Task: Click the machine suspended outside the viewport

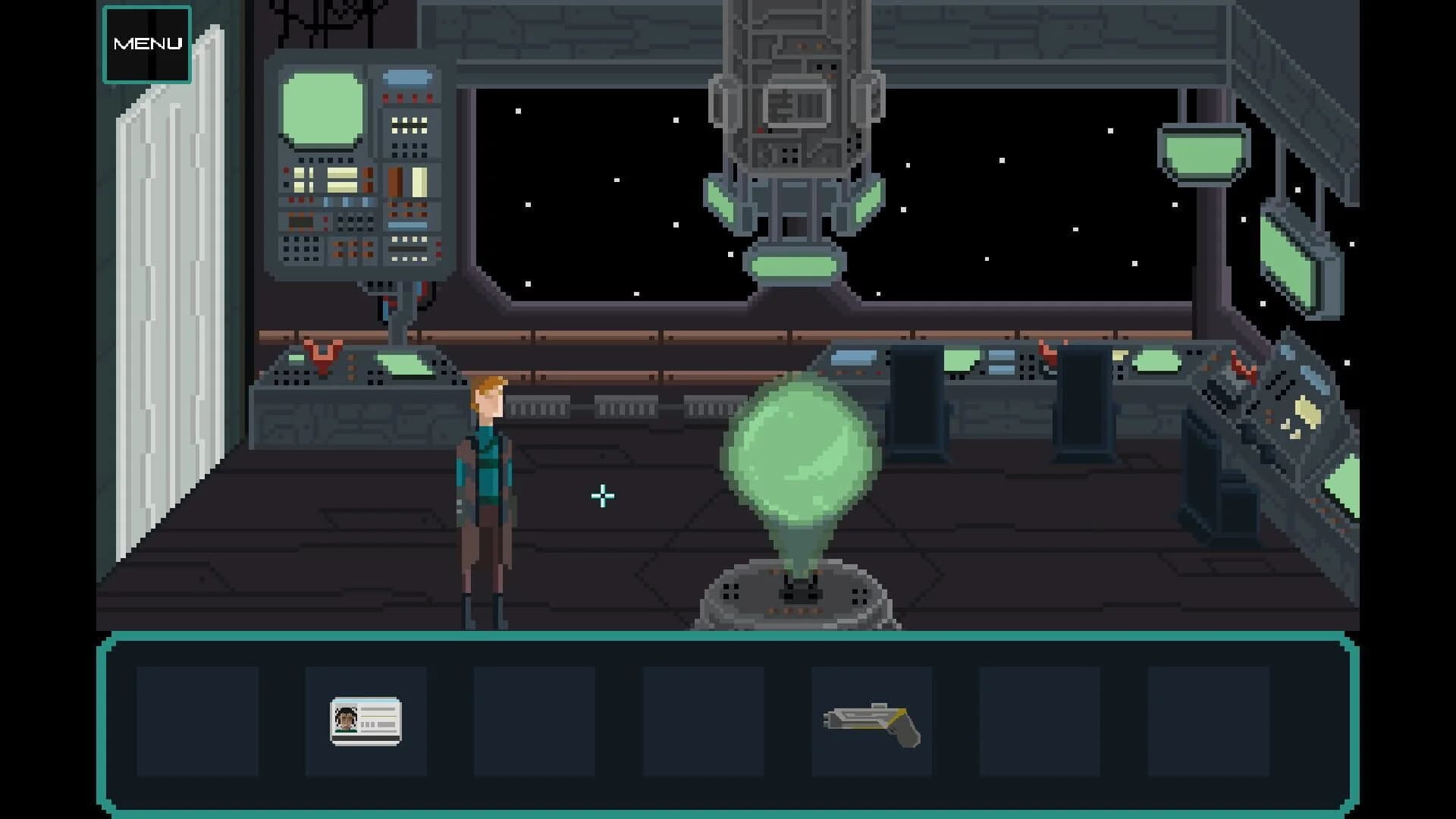Action: point(792,114)
